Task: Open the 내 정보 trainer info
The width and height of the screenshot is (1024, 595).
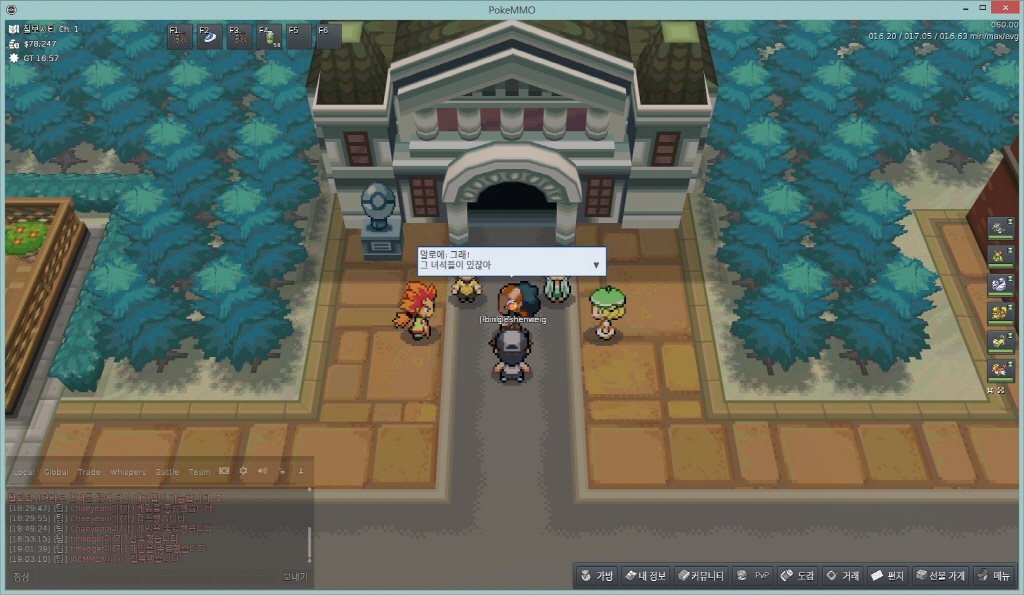Action: [645, 576]
